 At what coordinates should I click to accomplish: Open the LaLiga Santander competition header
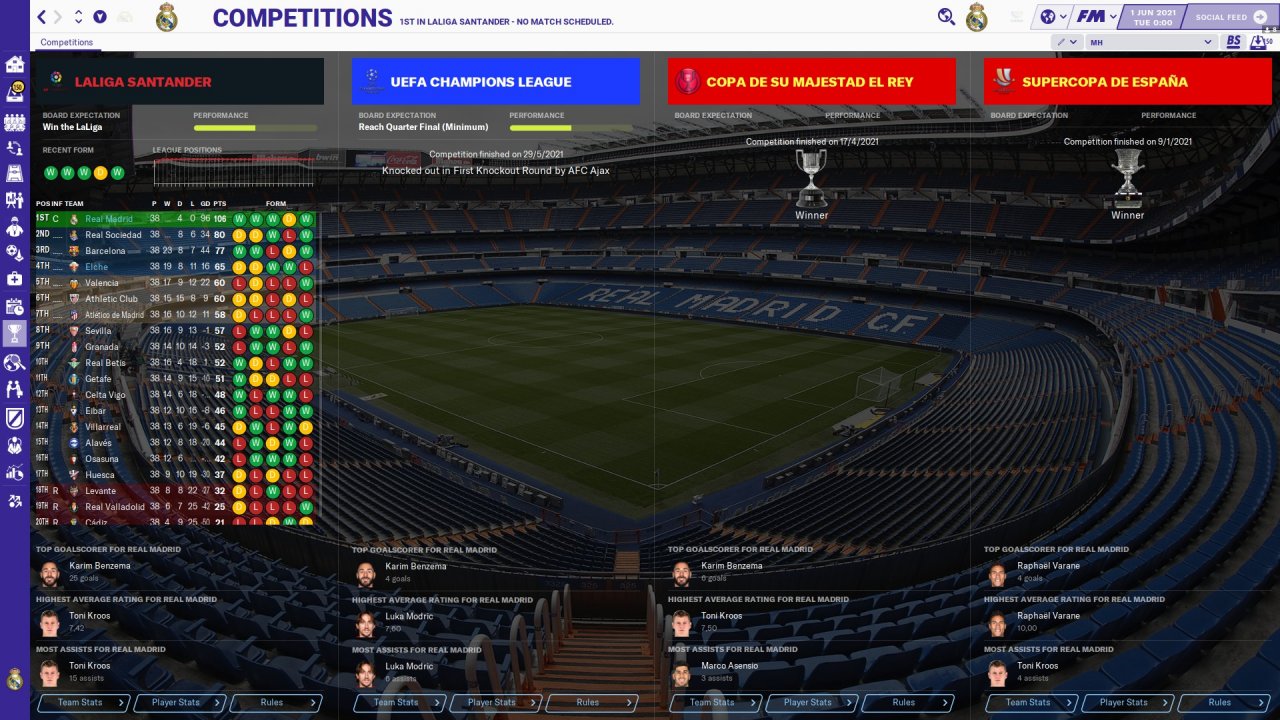tap(178, 82)
